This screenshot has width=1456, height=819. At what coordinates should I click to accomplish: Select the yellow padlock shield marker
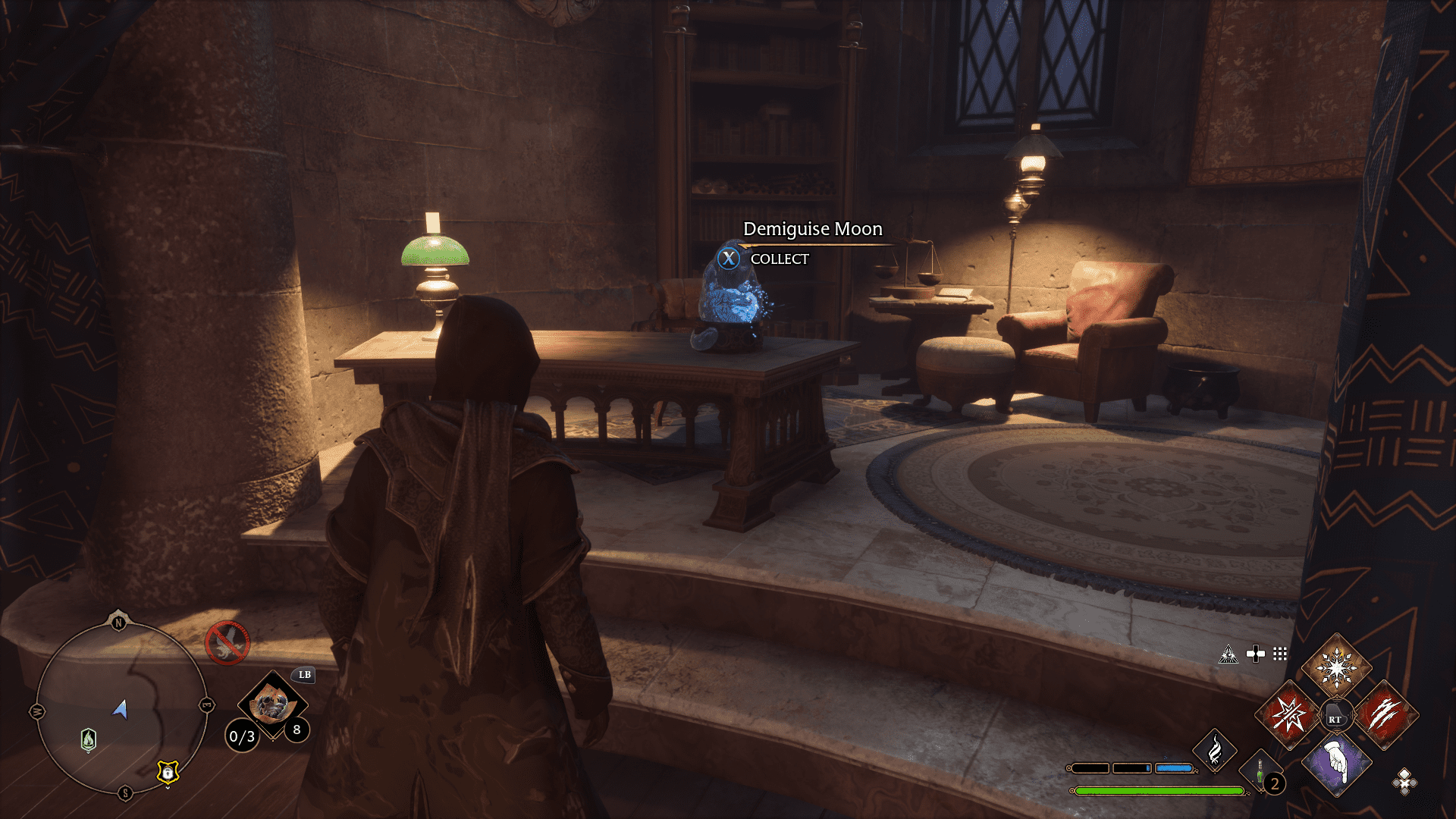click(x=168, y=772)
